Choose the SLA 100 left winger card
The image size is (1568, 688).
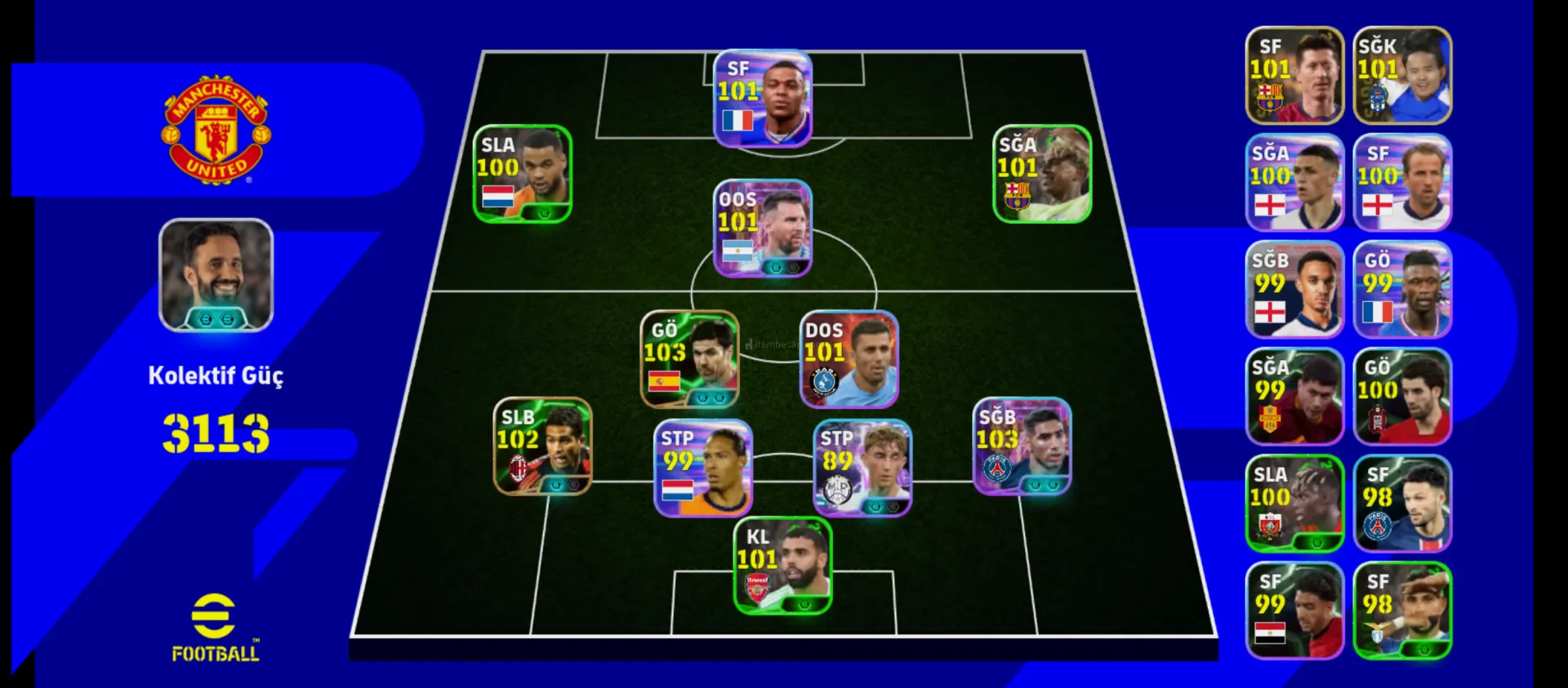tap(523, 174)
